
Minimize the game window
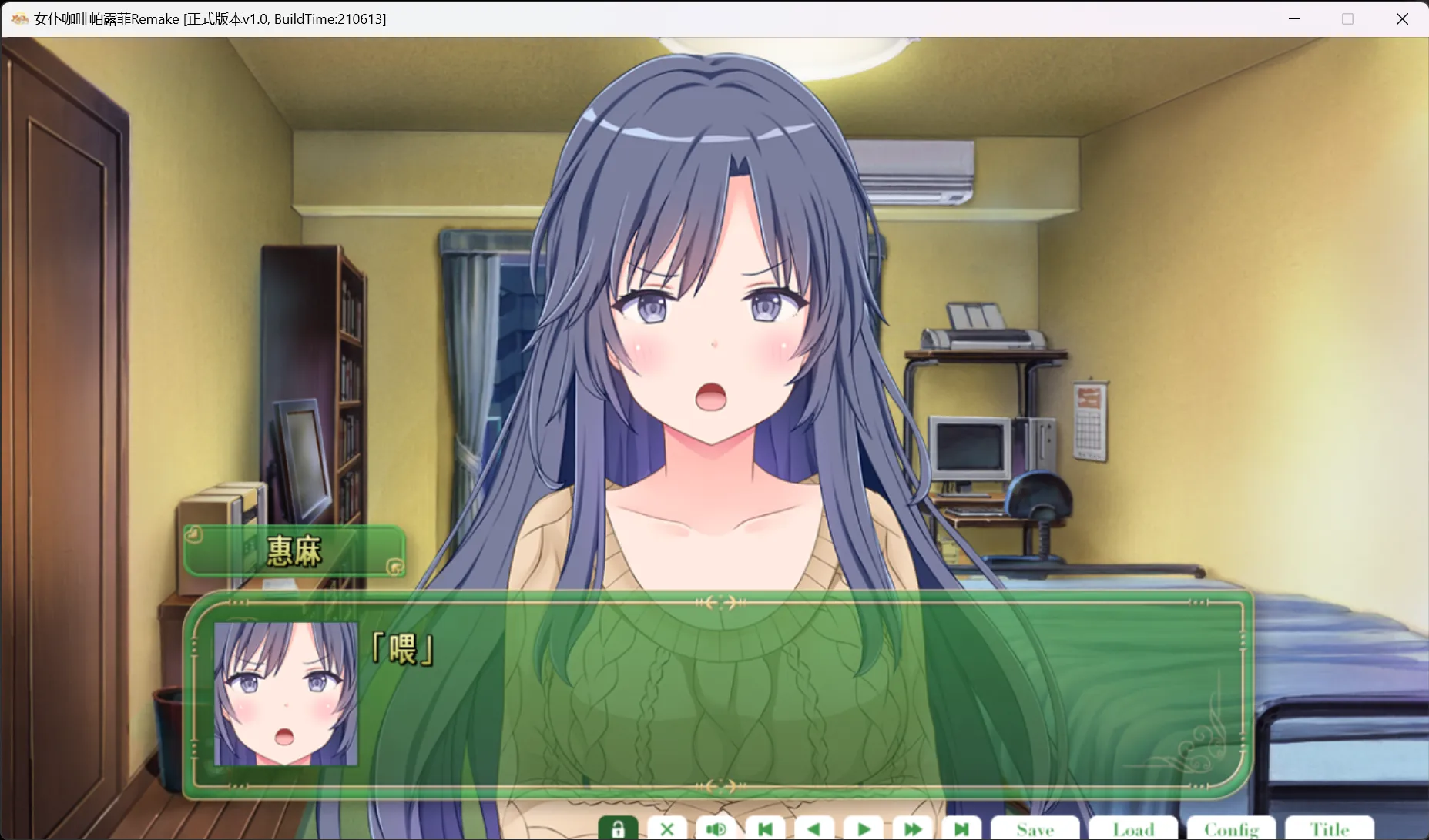[1295, 18]
